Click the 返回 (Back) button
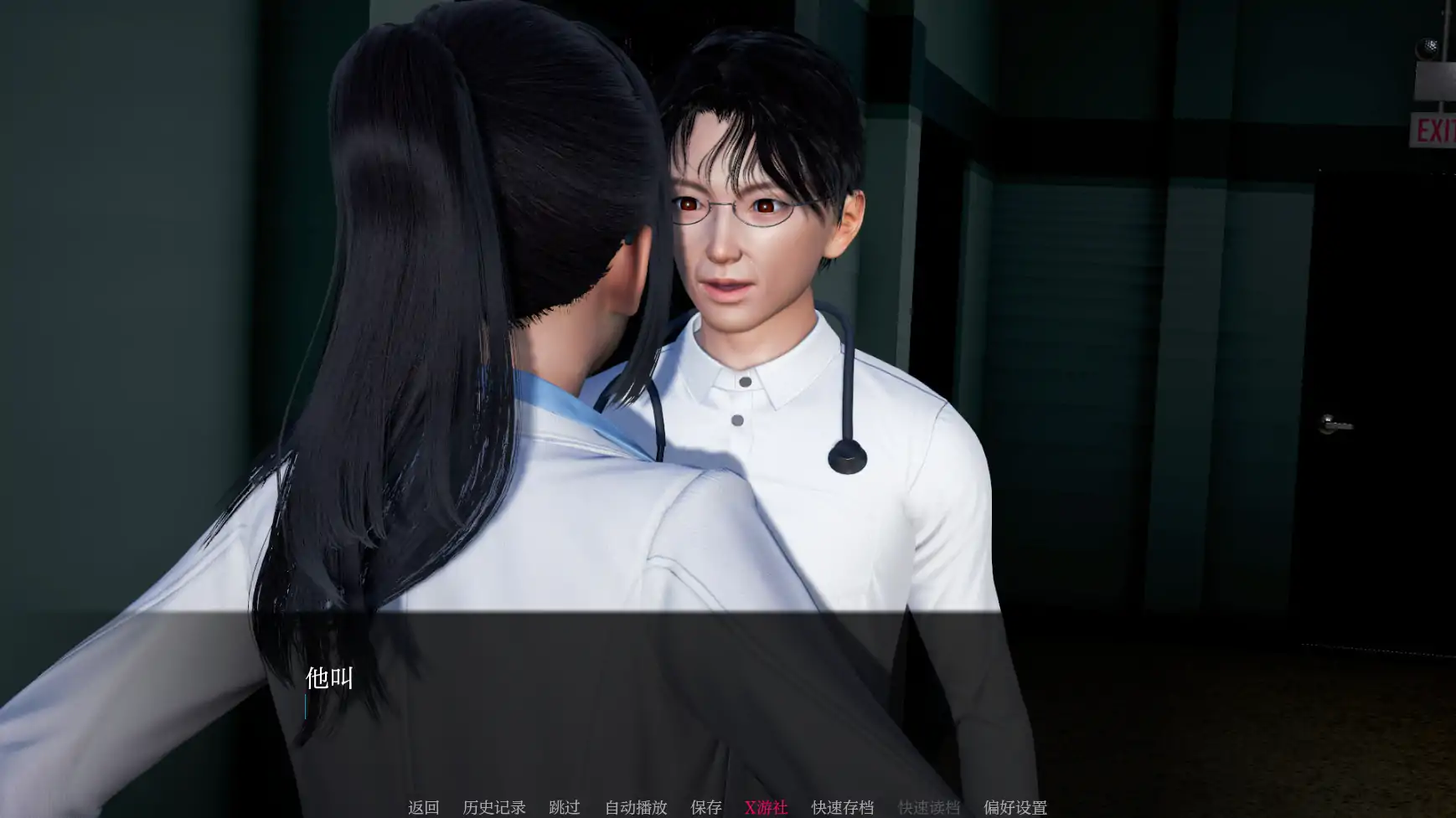The width and height of the screenshot is (1456, 818). (423, 807)
